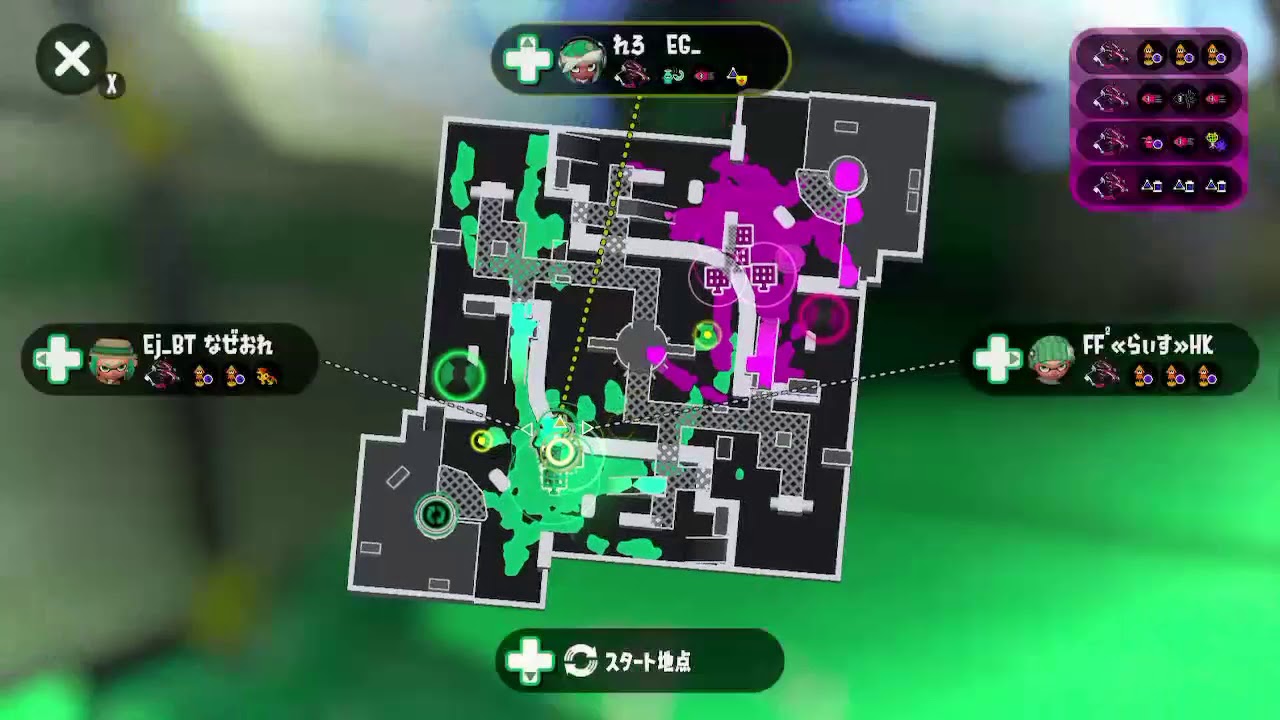Click the left triangle arrow beside your map marker
The image size is (1280, 720).
(x=529, y=427)
